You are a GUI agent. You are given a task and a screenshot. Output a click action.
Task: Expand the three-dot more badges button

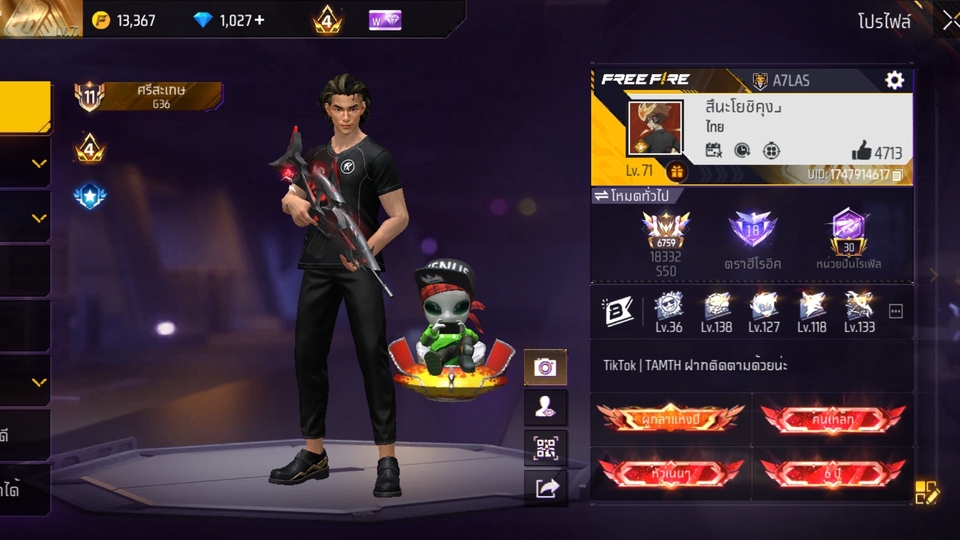point(896,311)
